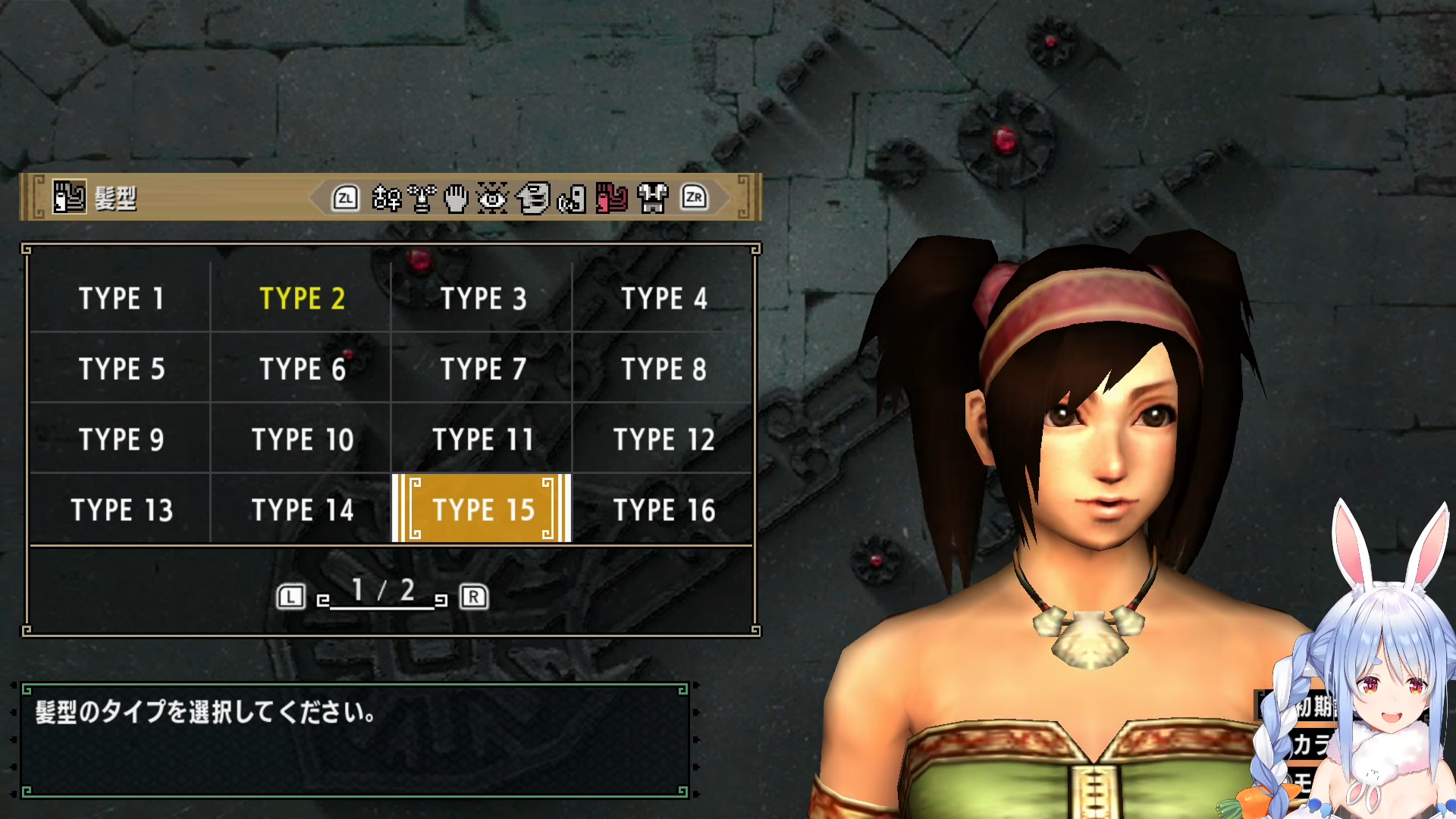This screenshot has width=1456, height=819.
Task: Switch to the gender symbols tab
Action: point(386,199)
